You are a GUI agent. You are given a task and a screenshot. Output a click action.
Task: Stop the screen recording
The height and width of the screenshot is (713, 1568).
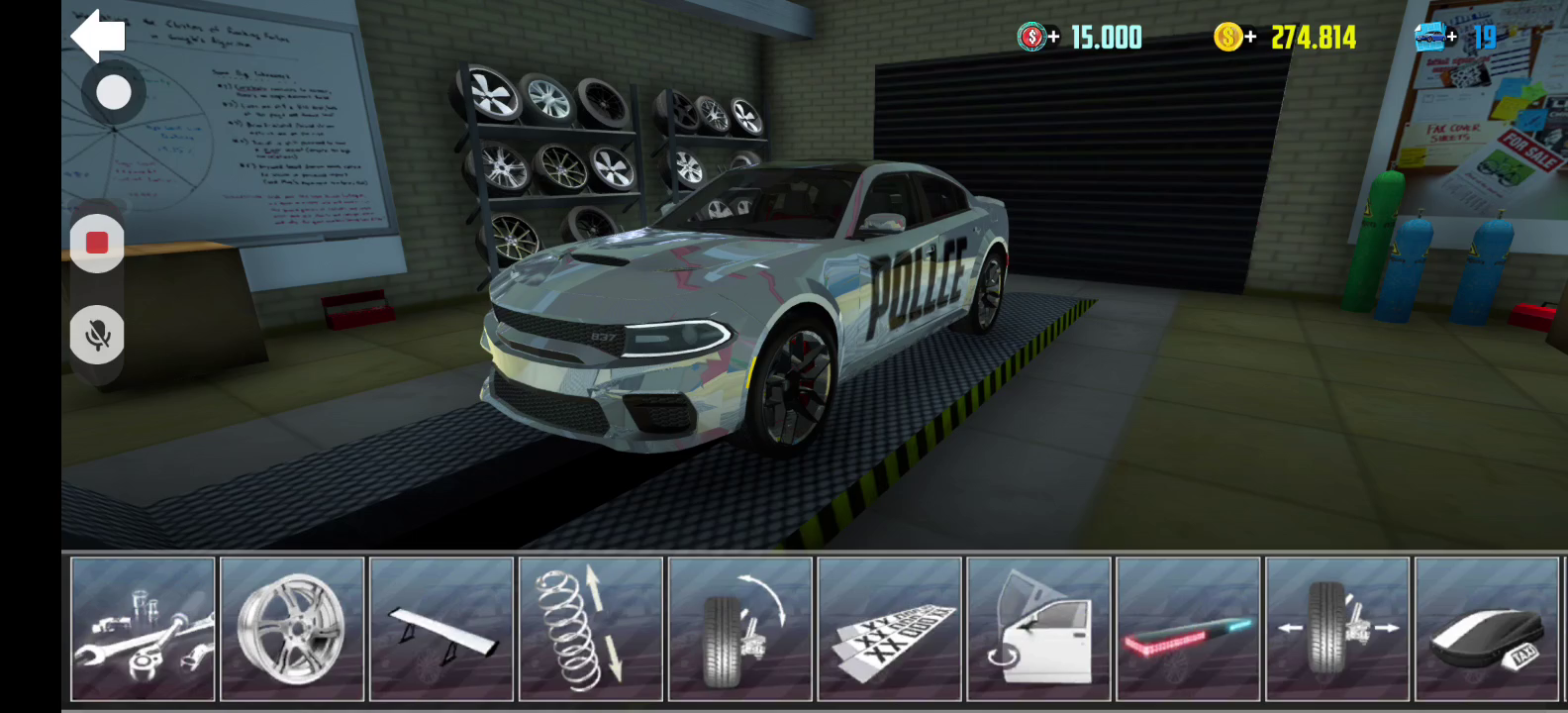(97, 243)
